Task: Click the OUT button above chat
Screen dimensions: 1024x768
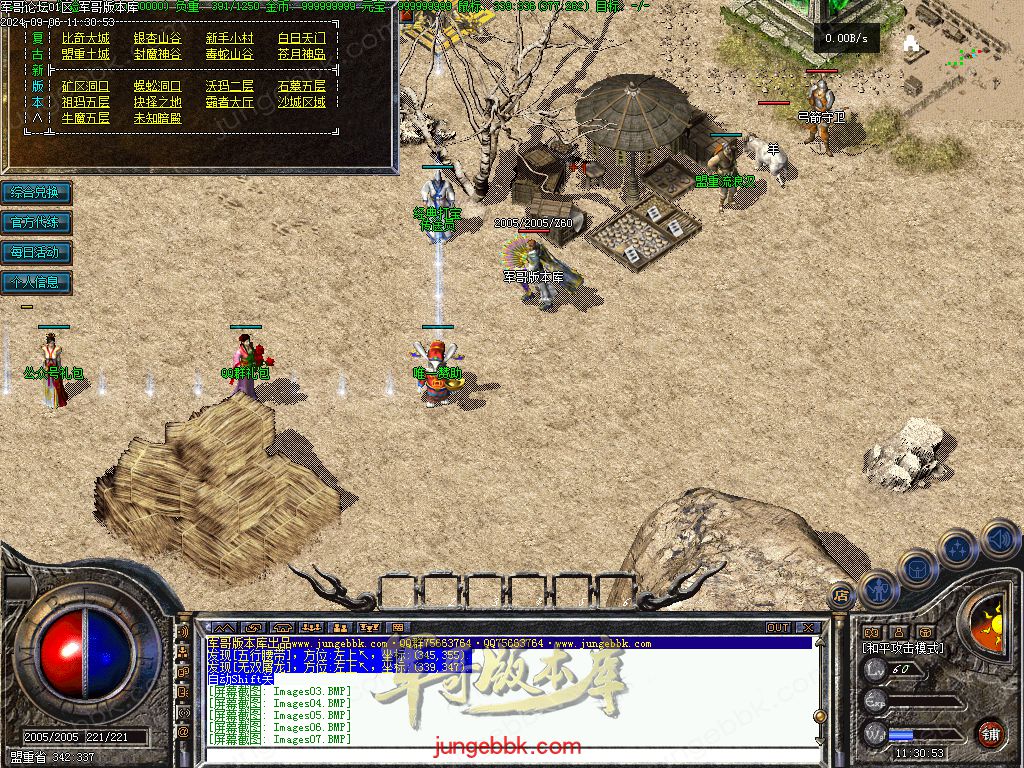Action: (778, 628)
